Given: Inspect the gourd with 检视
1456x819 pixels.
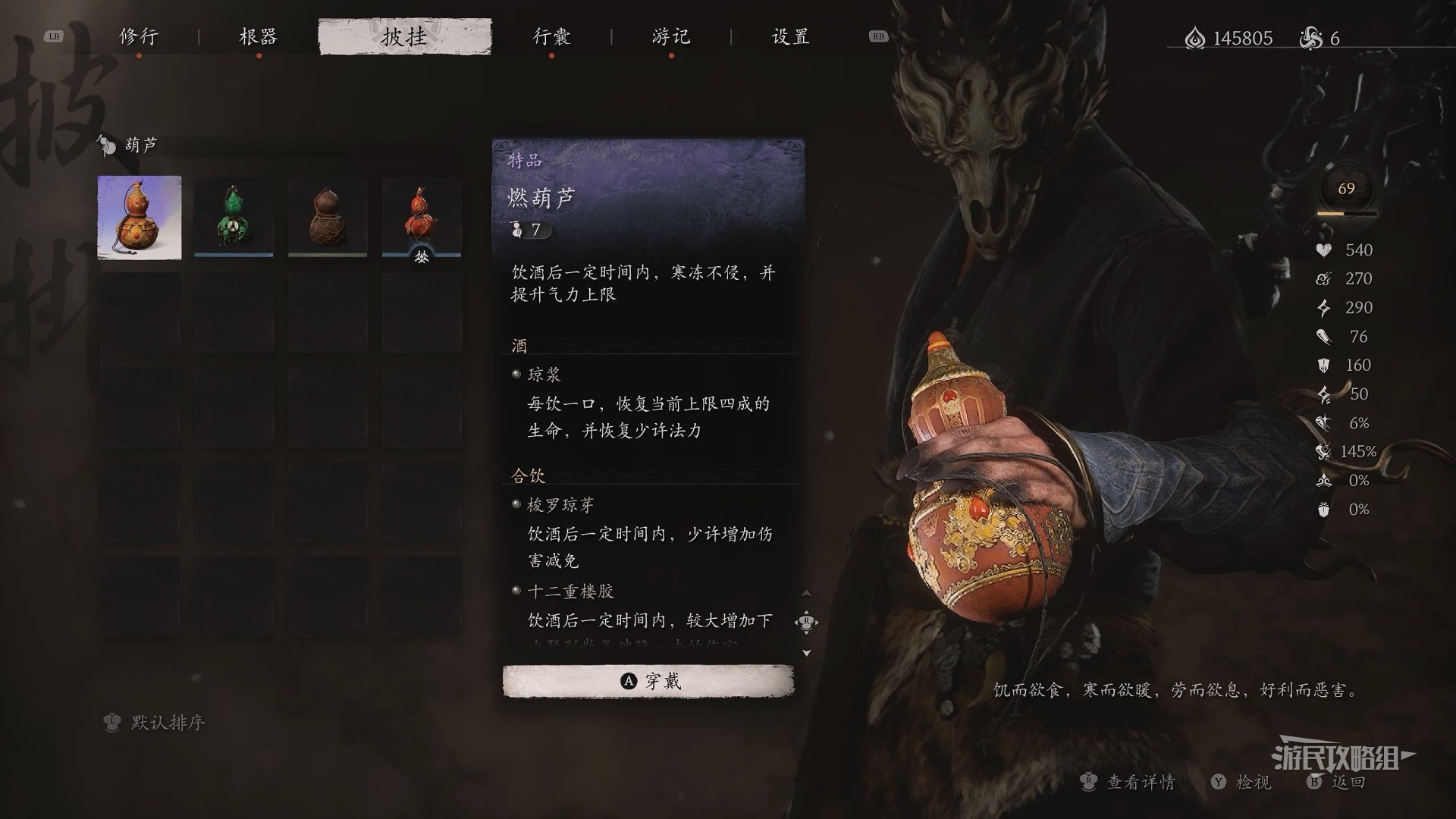Looking at the screenshot, I should (1242, 782).
